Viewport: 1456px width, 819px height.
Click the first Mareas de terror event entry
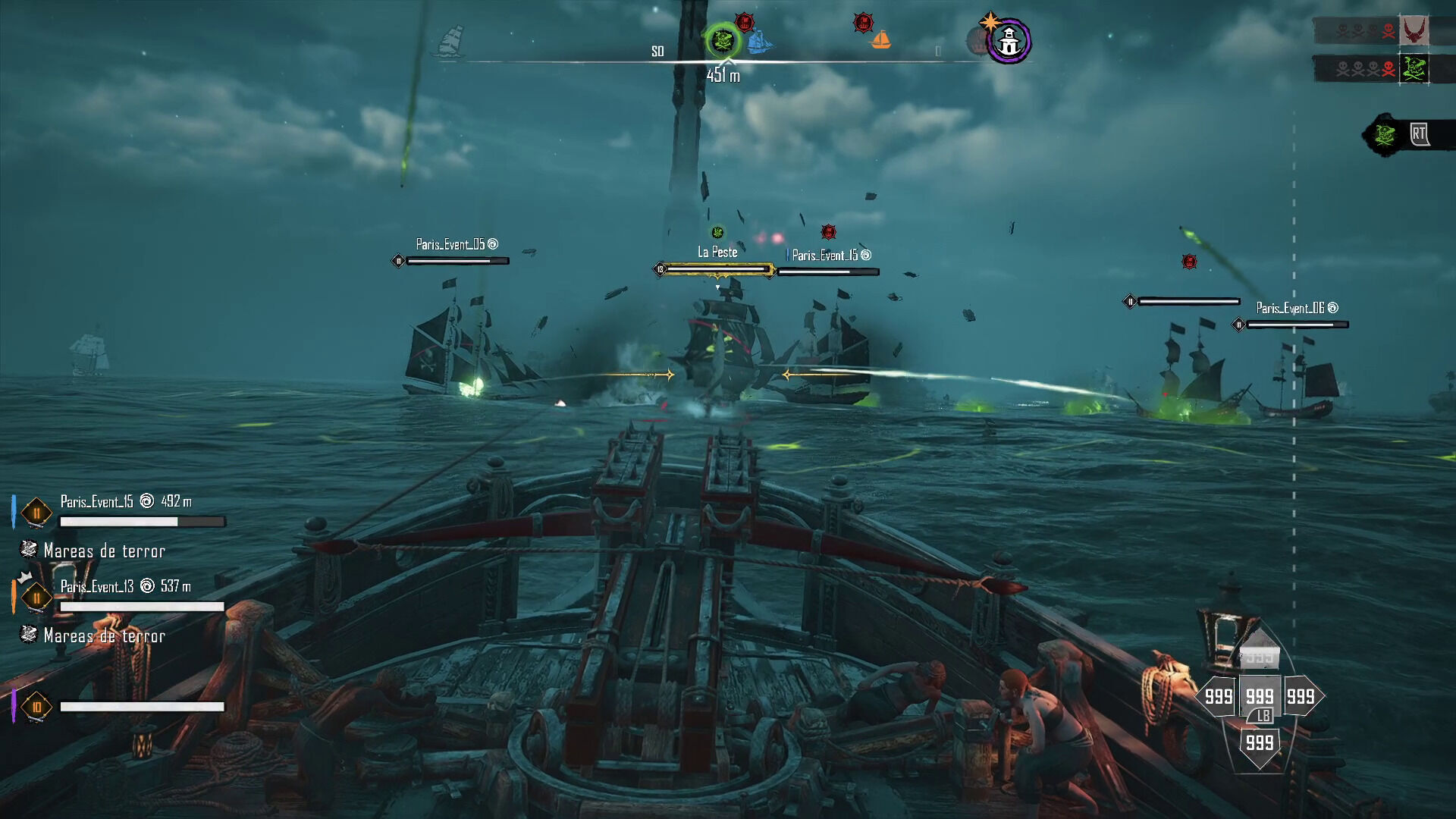pyautogui.click(x=104, y=551)
